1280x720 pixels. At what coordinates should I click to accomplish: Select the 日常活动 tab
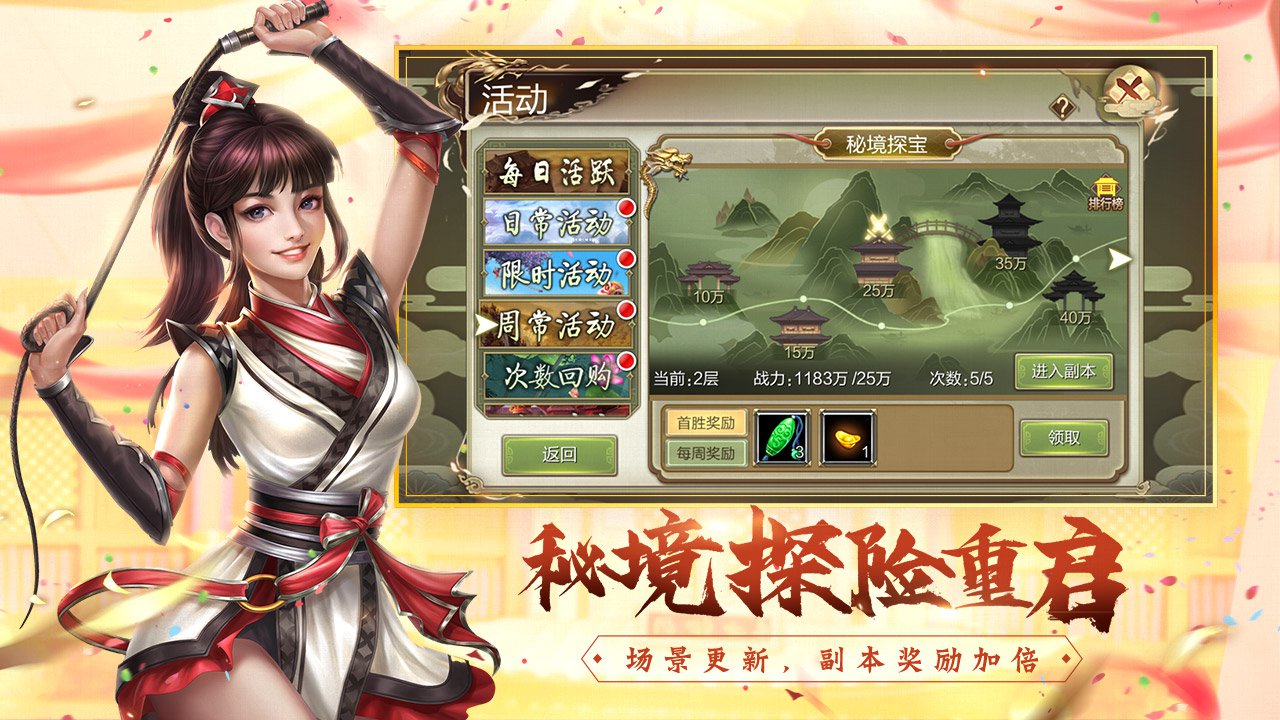[x=558, y=224]
